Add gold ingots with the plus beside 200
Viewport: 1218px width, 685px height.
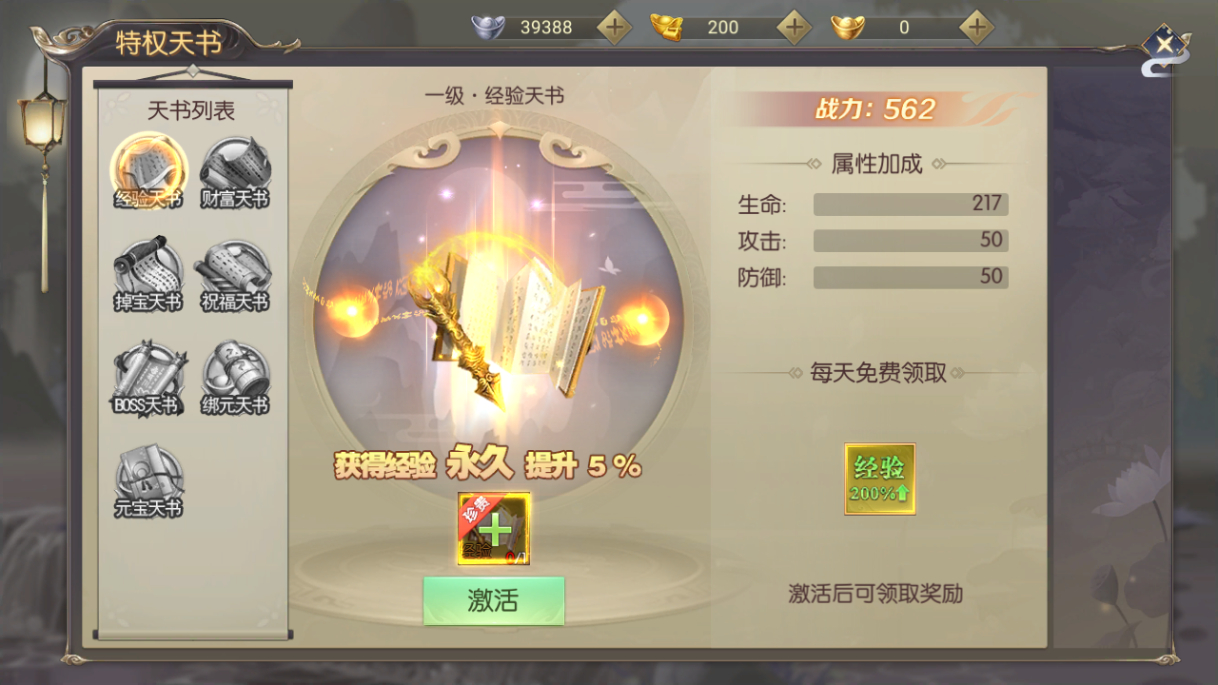tap(794, 27)
